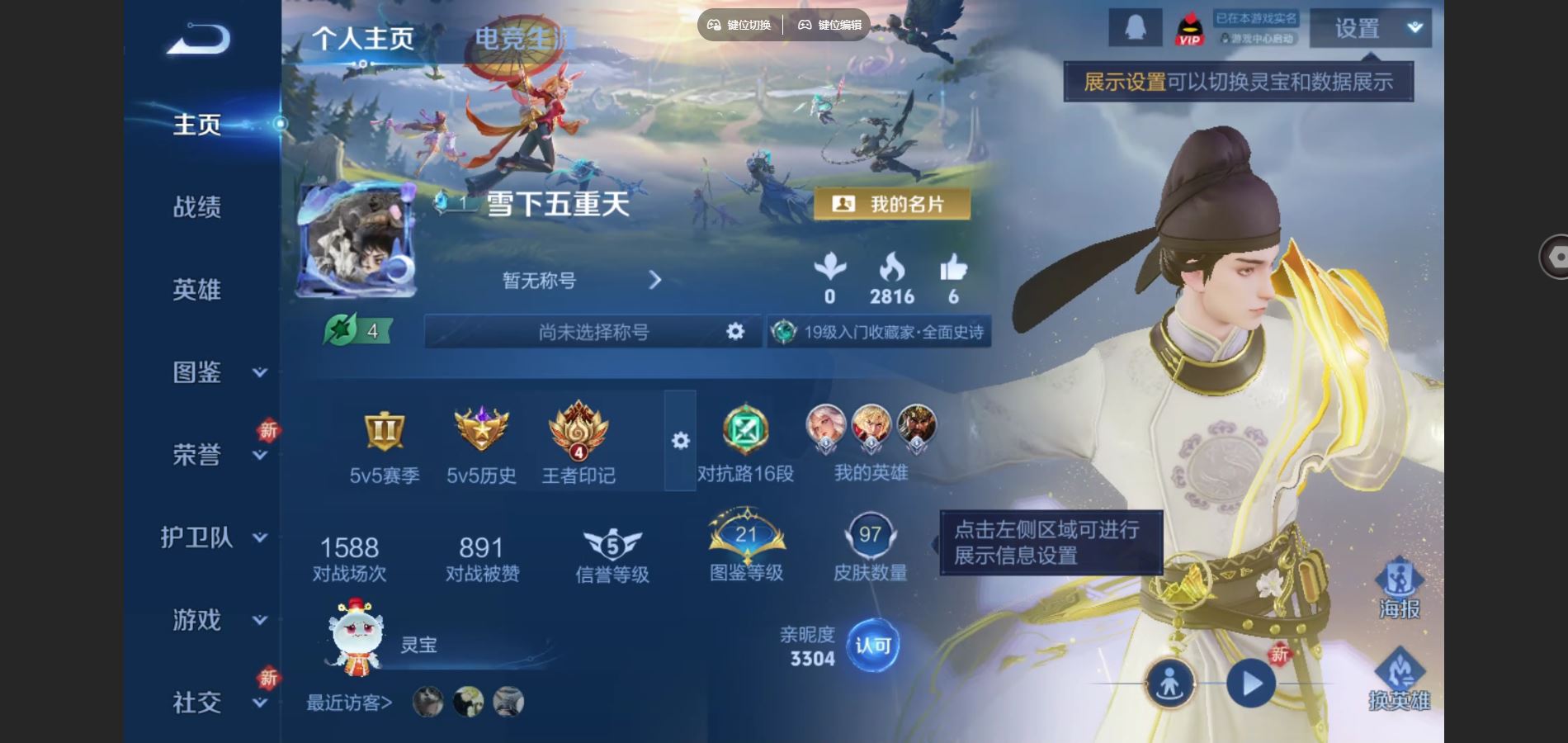Go back using the return arrow
The width and height of the screenshot is (1568, 743).
pos(198,39)
